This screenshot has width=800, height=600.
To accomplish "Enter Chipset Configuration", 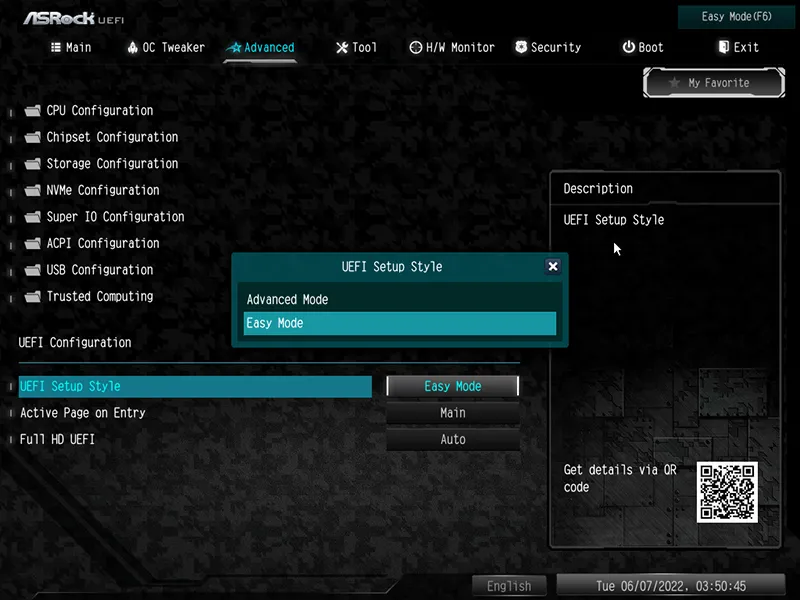I will click(x=112, y=137).
